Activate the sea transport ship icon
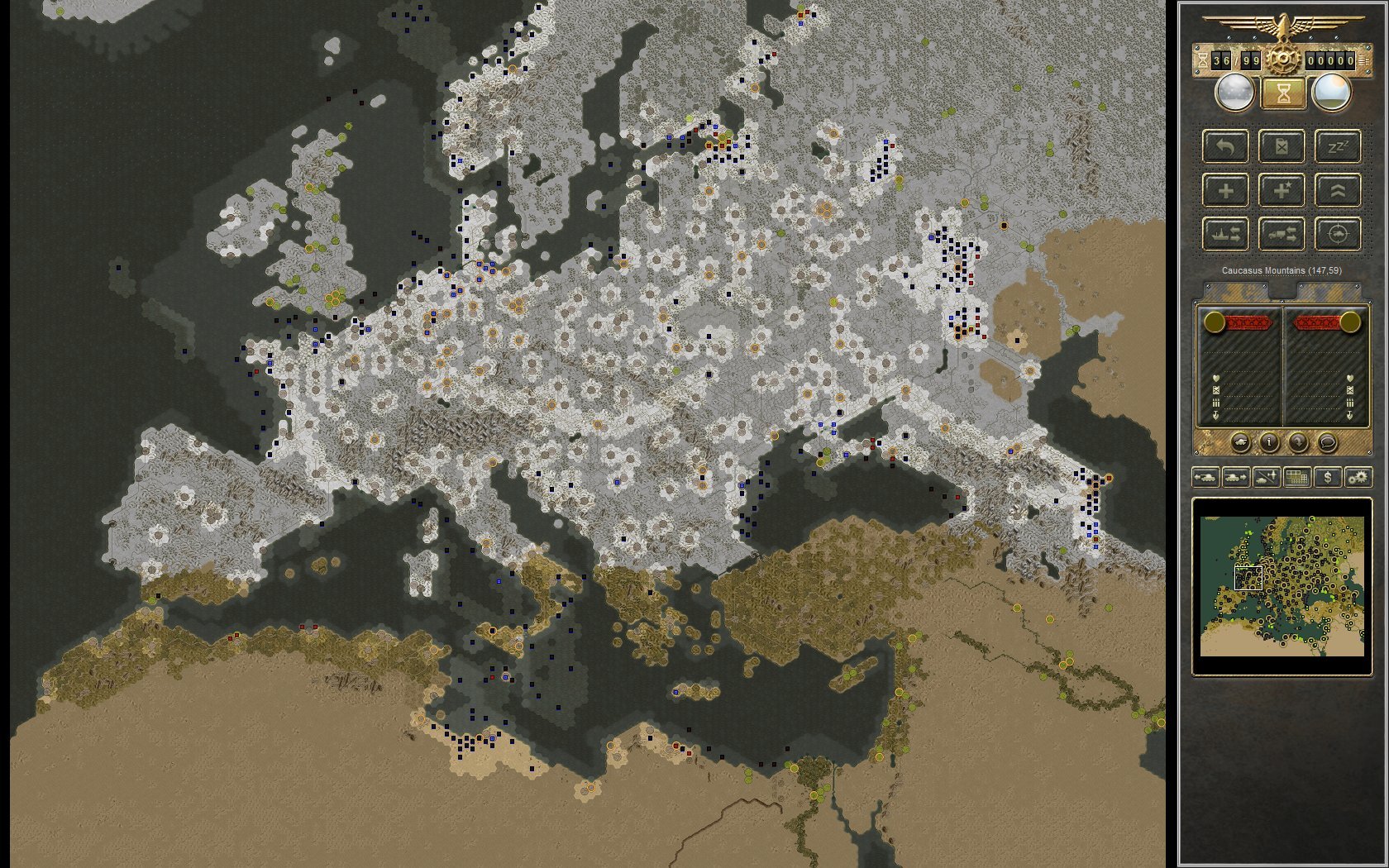Image resolution: width=1389 pixels, height=868 pixels. click(x=1226, y=234)
